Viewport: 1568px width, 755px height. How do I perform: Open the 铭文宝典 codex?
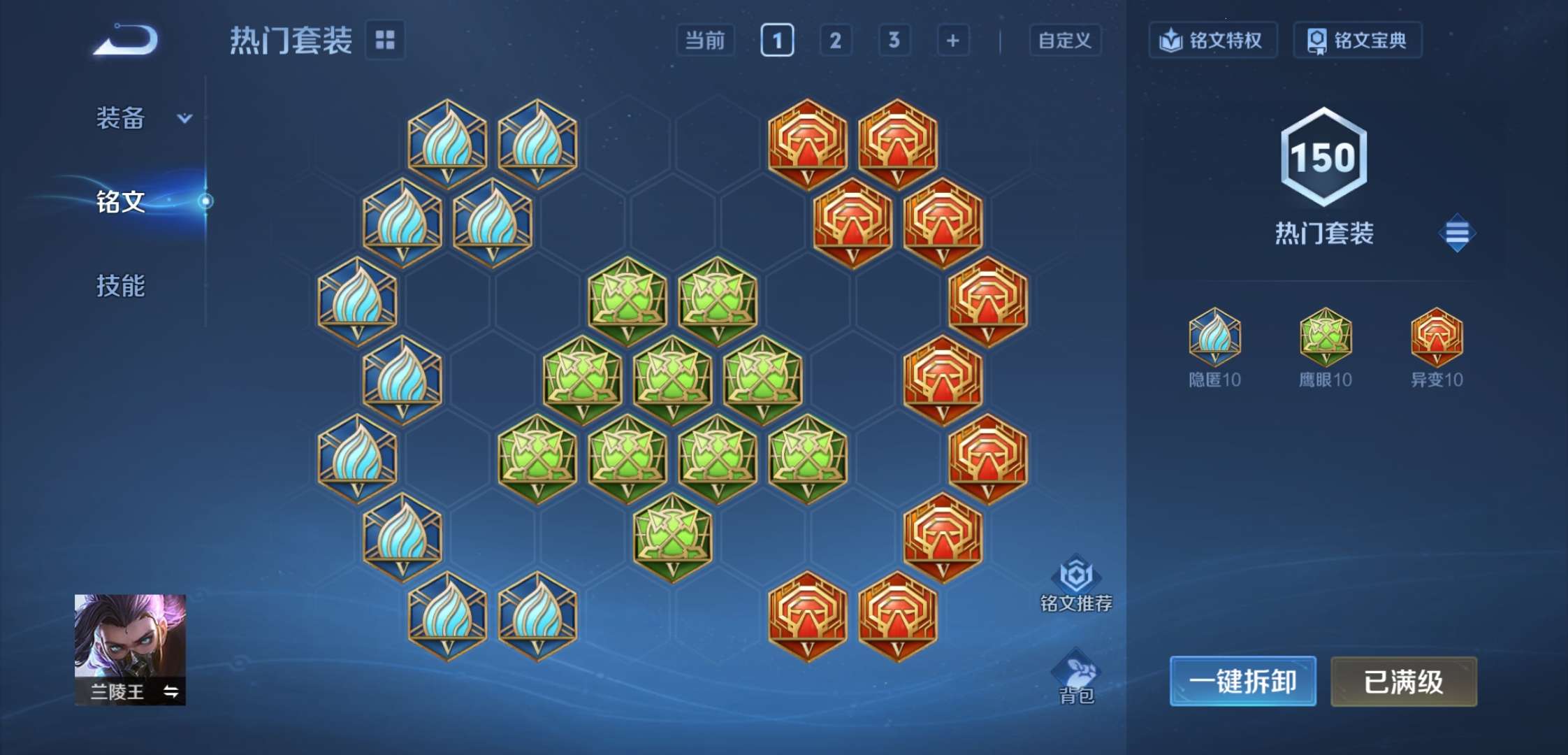[1356, 40]
